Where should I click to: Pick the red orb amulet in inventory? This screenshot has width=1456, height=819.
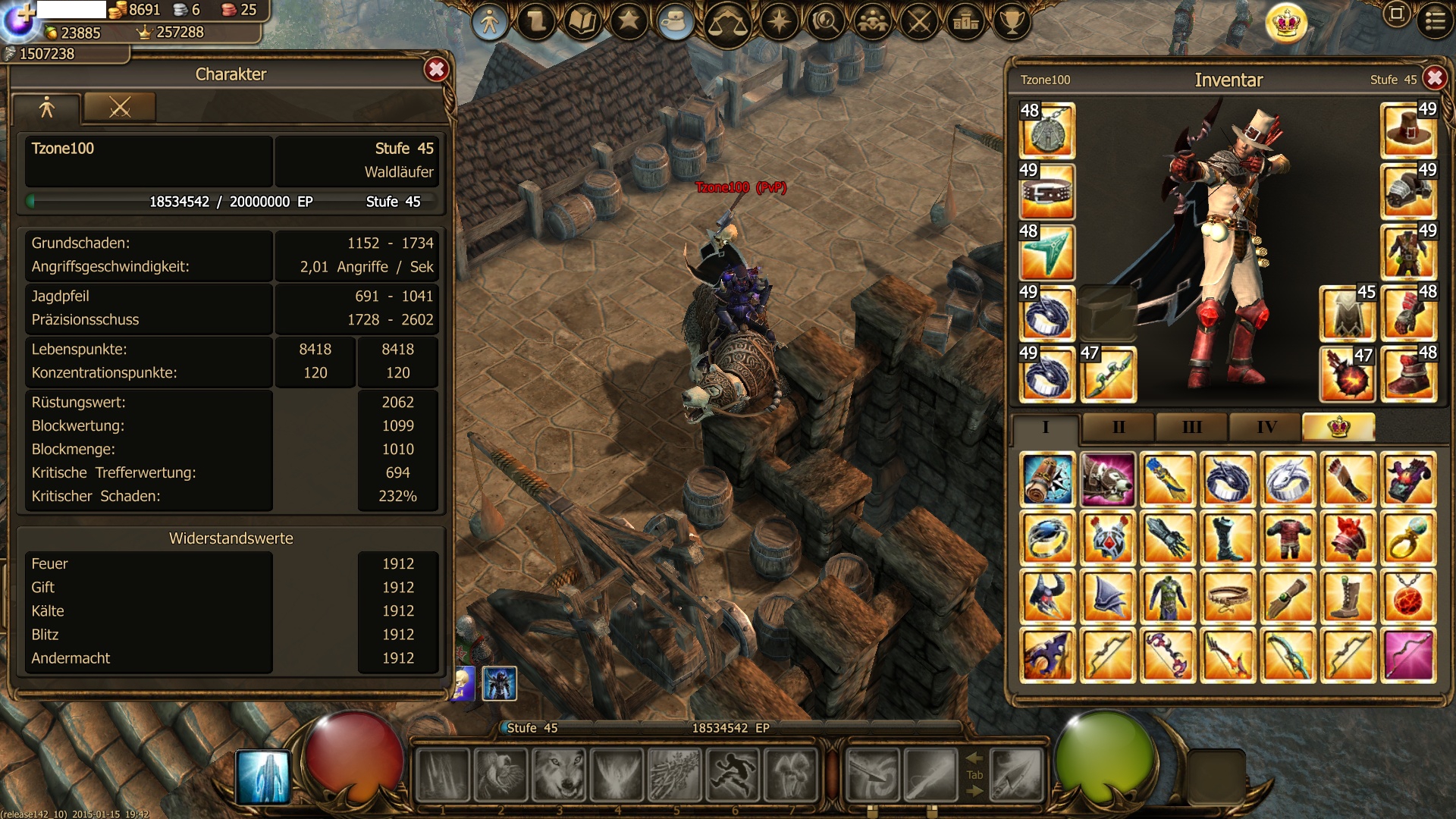tap(1408, 598)
